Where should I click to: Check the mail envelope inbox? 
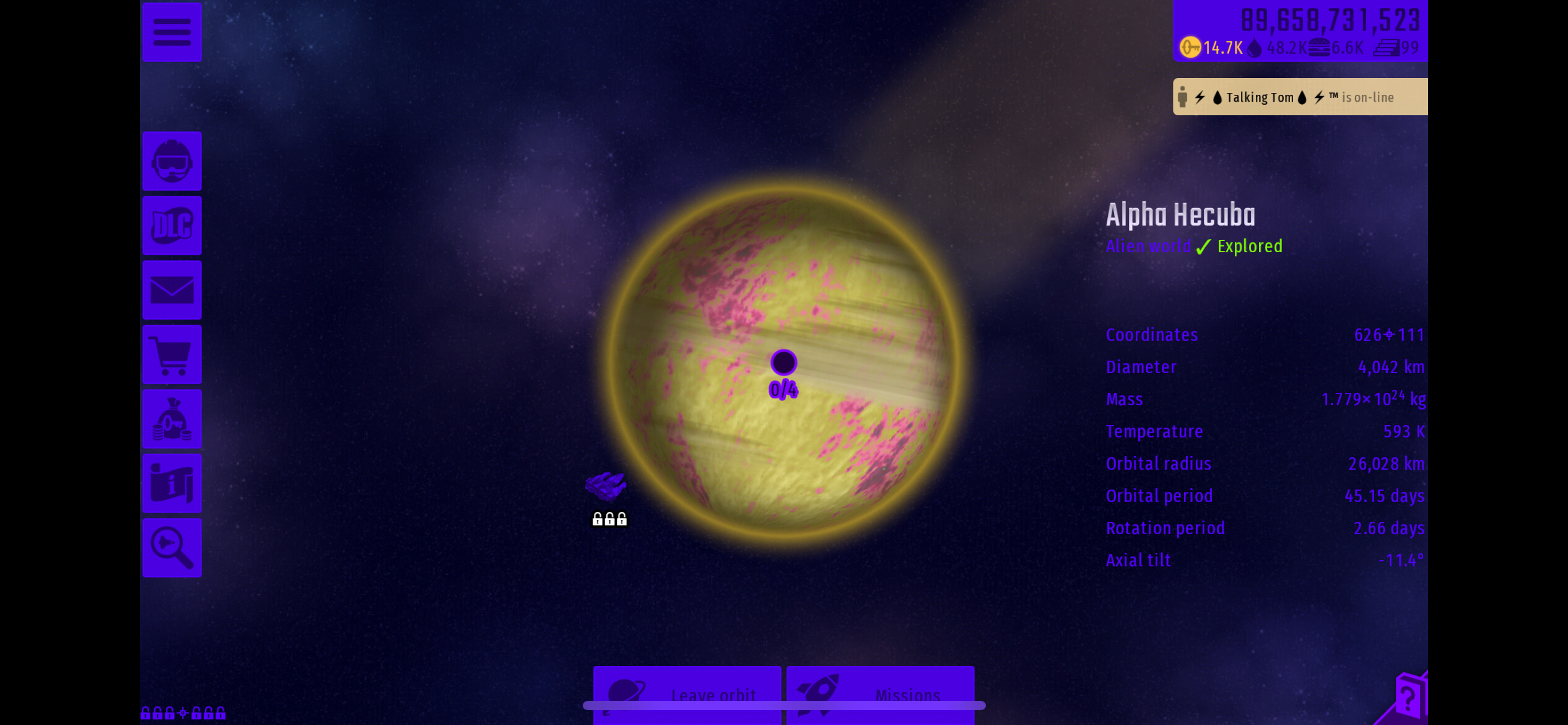[x=172, y=290]
